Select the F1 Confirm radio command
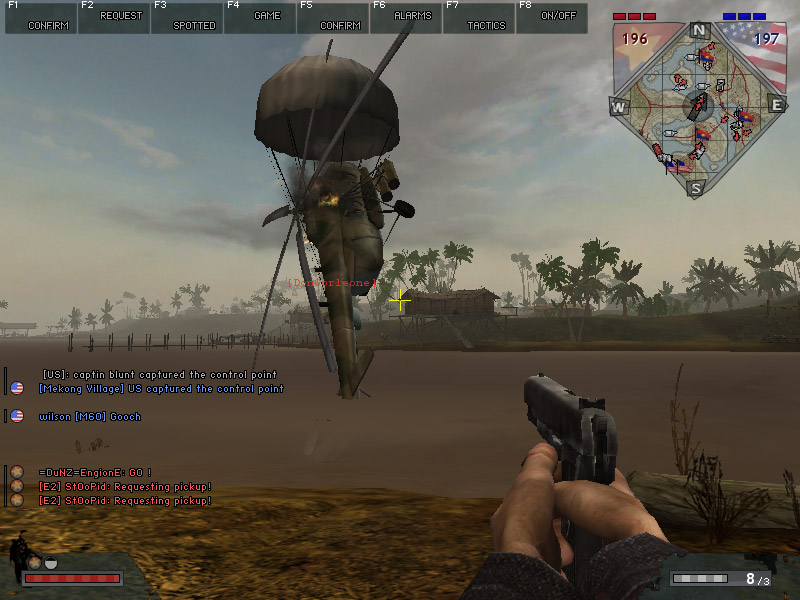Image resolution: width=800 pixels, height=600 pixels. pyautogui.click(x=41, y=18)
